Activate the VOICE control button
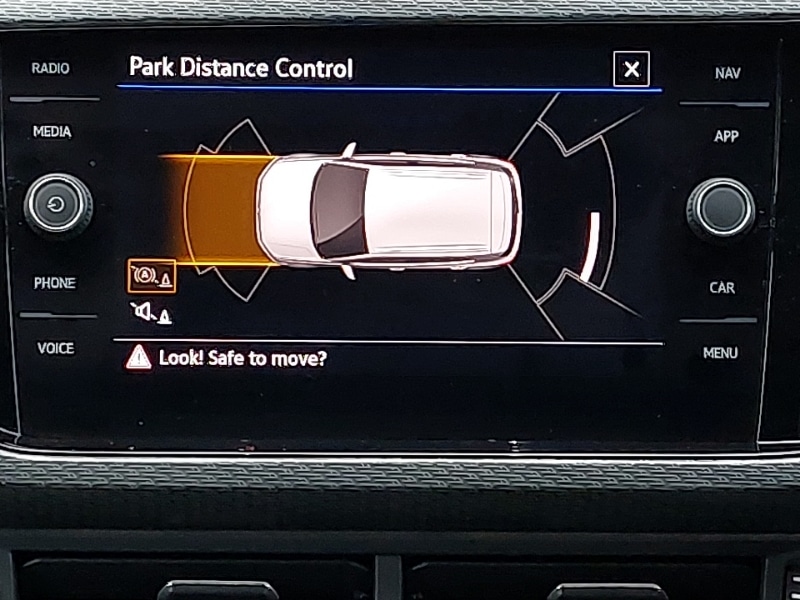This screenshot has height=600, width=800. pos(55,348)
